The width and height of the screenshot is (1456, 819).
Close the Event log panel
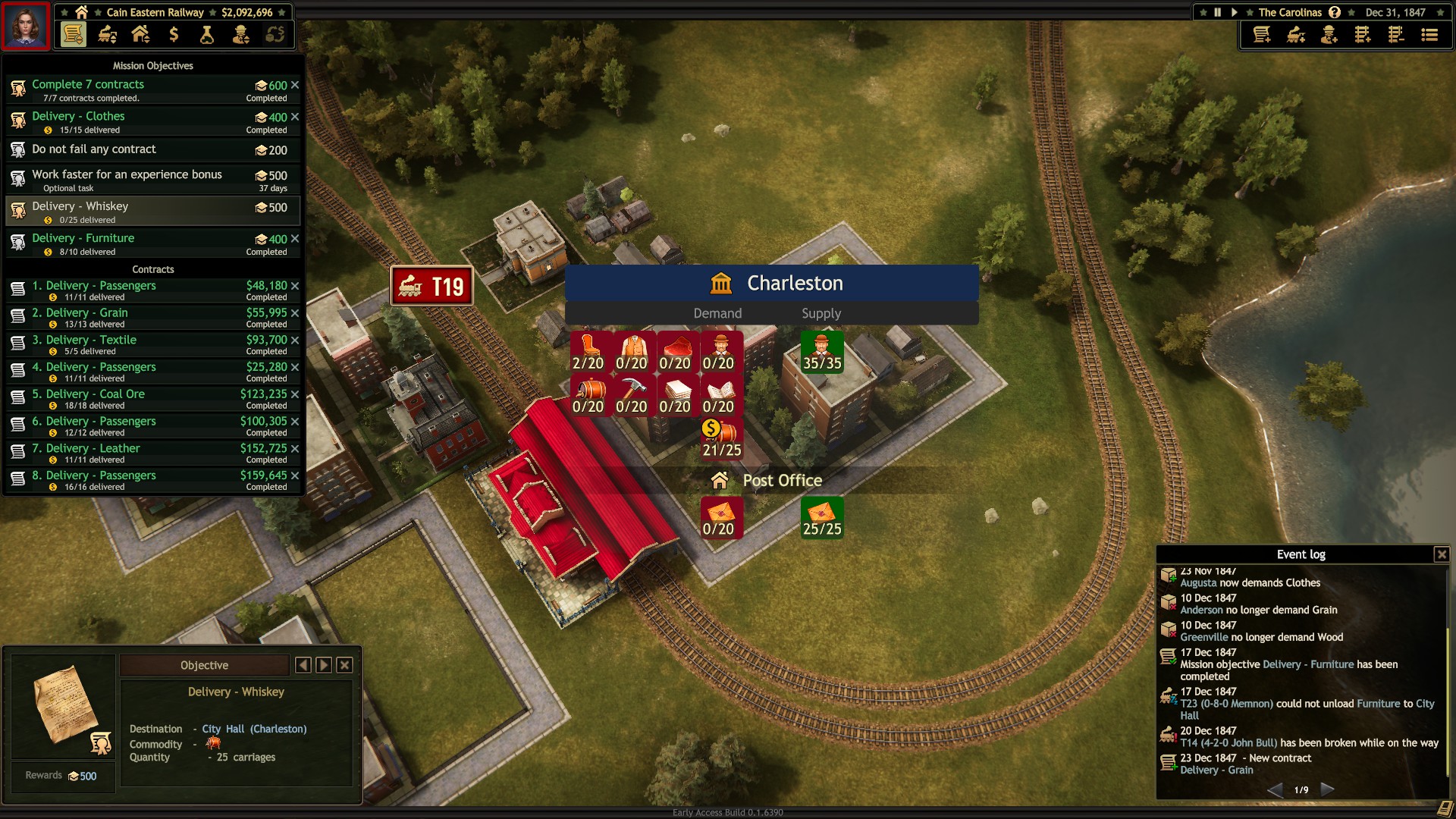(1442, 554)
